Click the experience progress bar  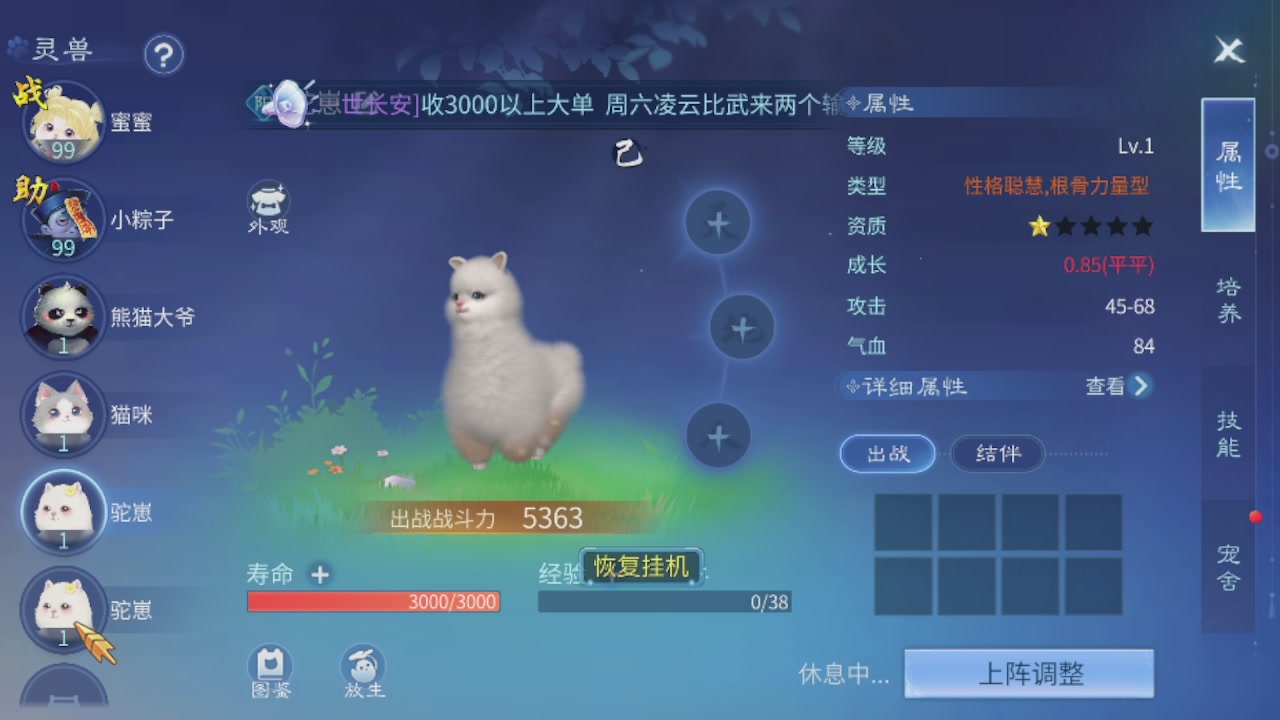[x=665, y=601]
